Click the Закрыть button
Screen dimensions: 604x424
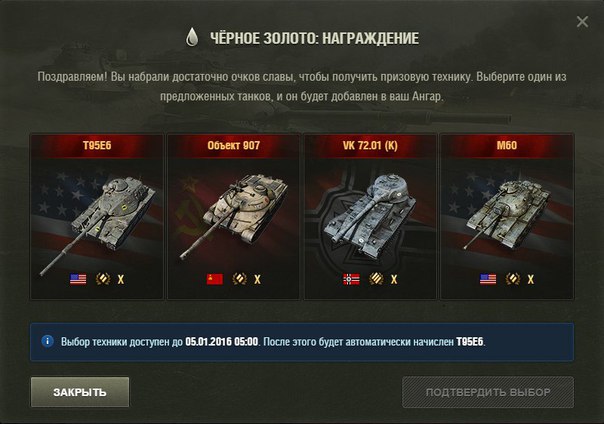80,391
